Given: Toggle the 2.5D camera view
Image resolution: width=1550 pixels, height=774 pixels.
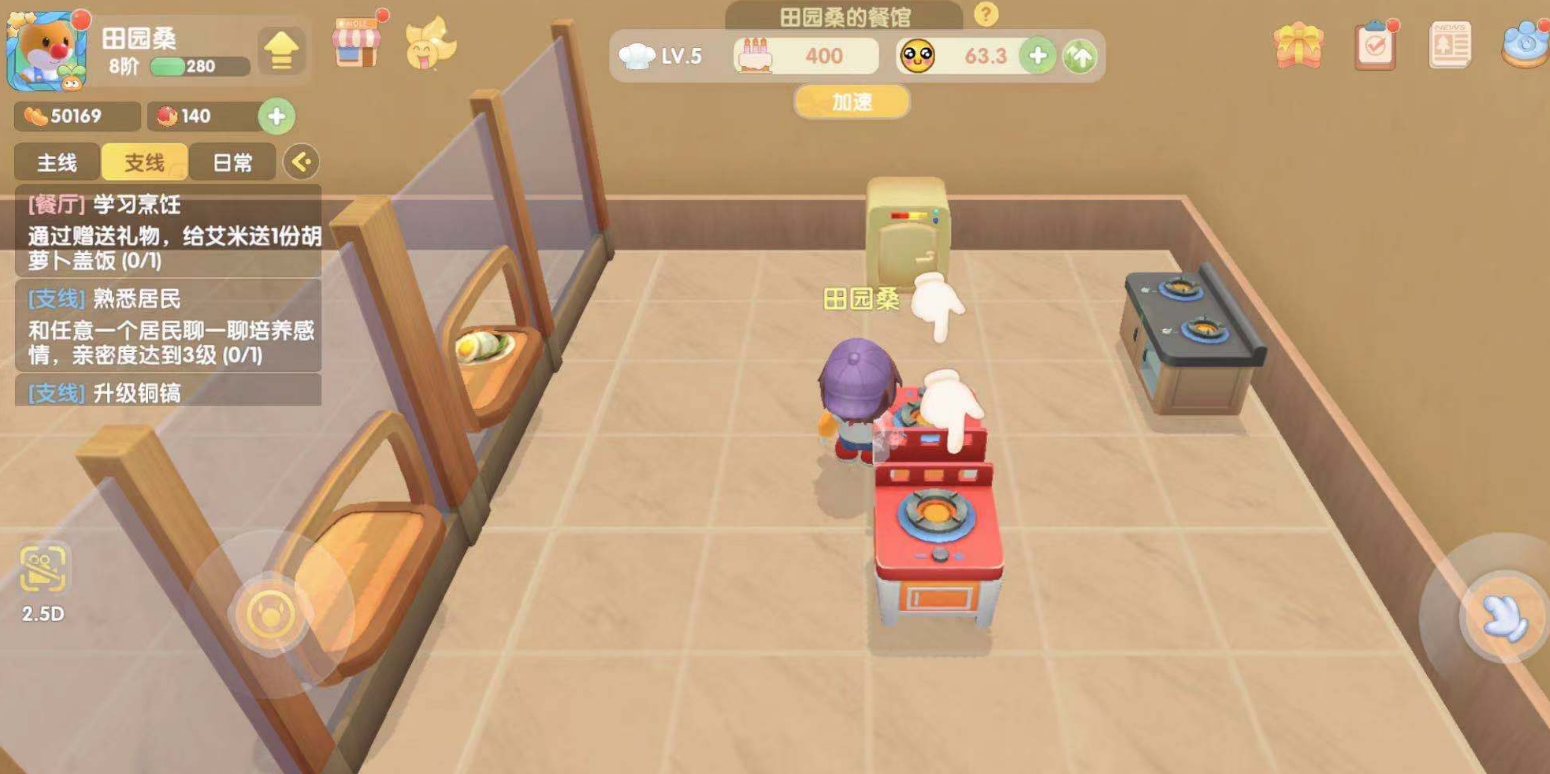Looking at the screenshot, I should pyautogui.click(x=43, y=581).
